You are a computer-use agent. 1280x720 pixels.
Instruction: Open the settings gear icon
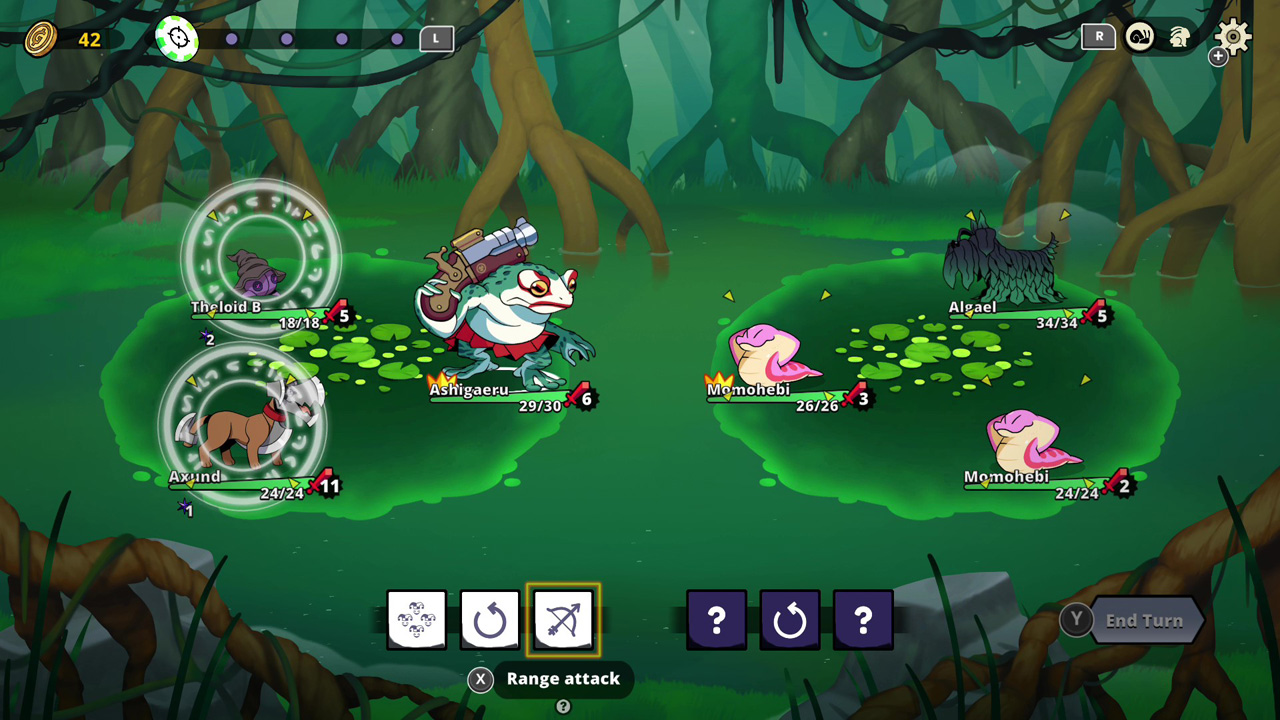click(1233, 37)
